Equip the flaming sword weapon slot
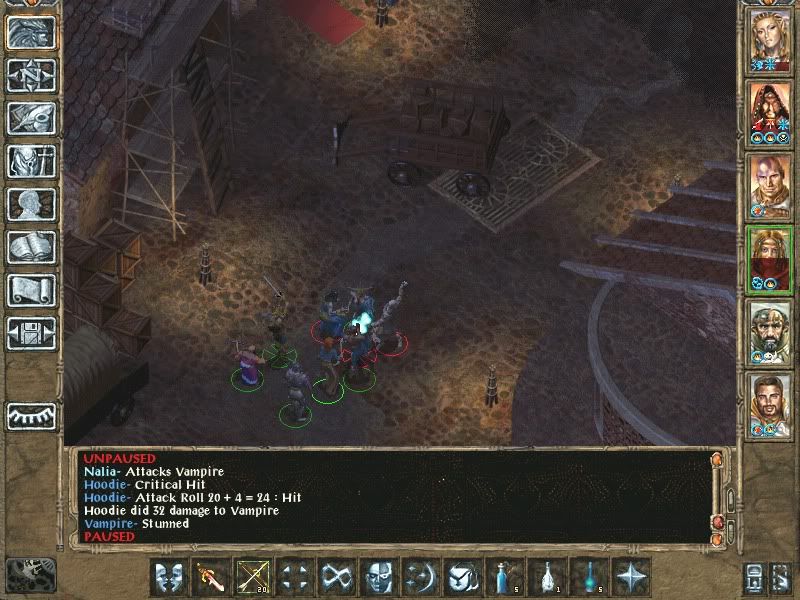 click(x=212, y=577)
